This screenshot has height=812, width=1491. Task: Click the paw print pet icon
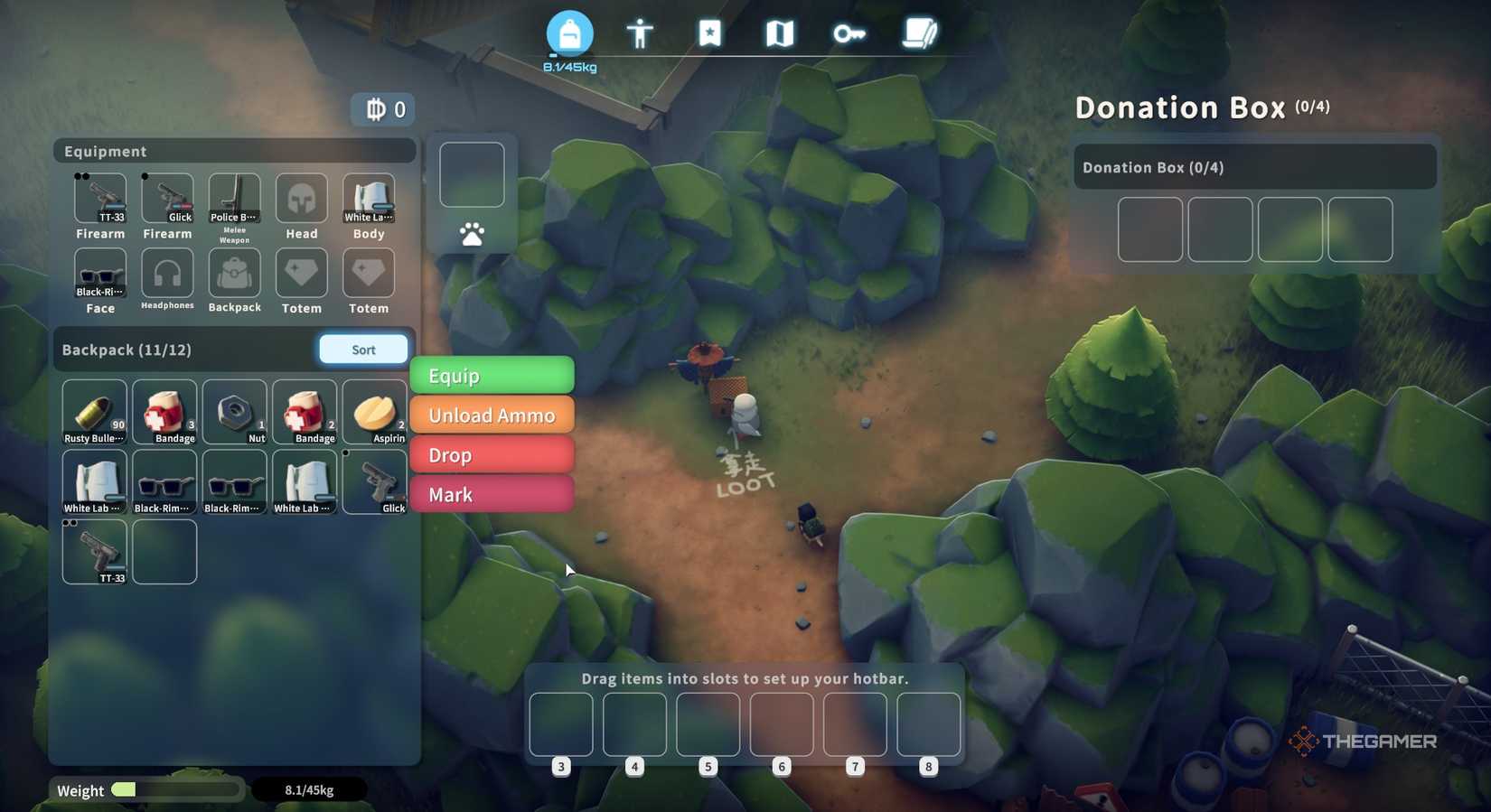(x=471, y=235)
